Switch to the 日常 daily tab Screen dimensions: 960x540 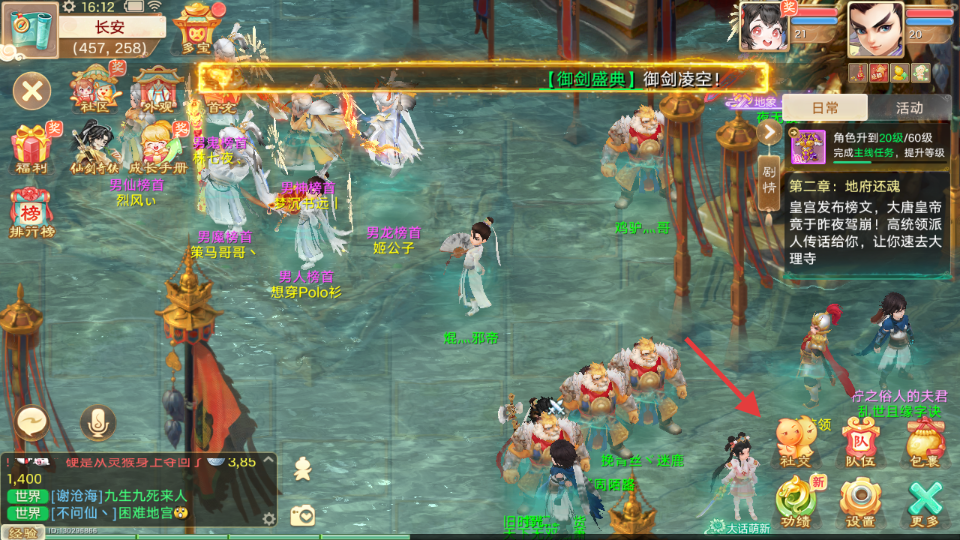pyautogui.click(x=825, y=108)
